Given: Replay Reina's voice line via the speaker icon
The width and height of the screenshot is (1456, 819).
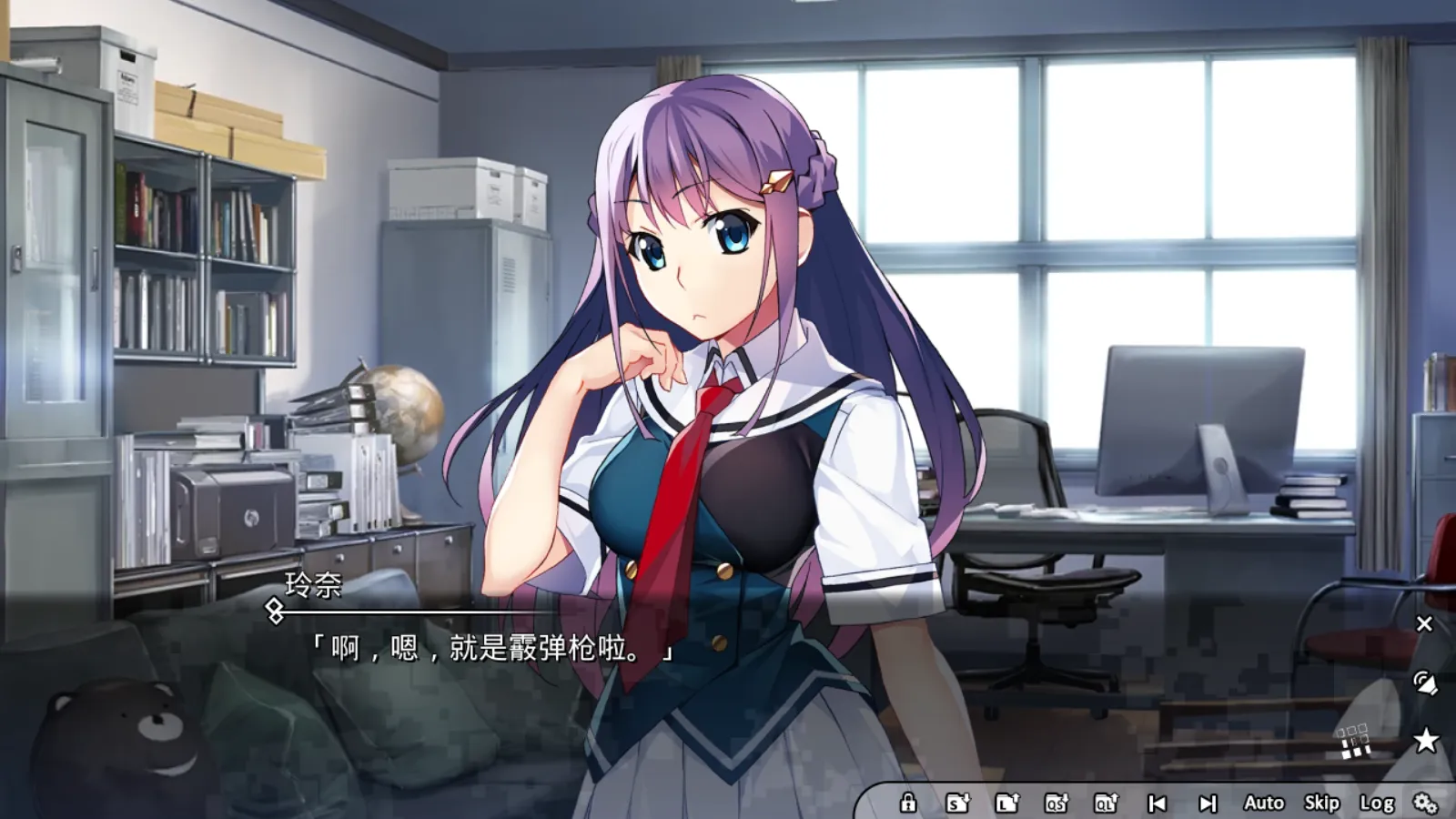Looking at the screenshot, I should click(x=1424, y=682).
